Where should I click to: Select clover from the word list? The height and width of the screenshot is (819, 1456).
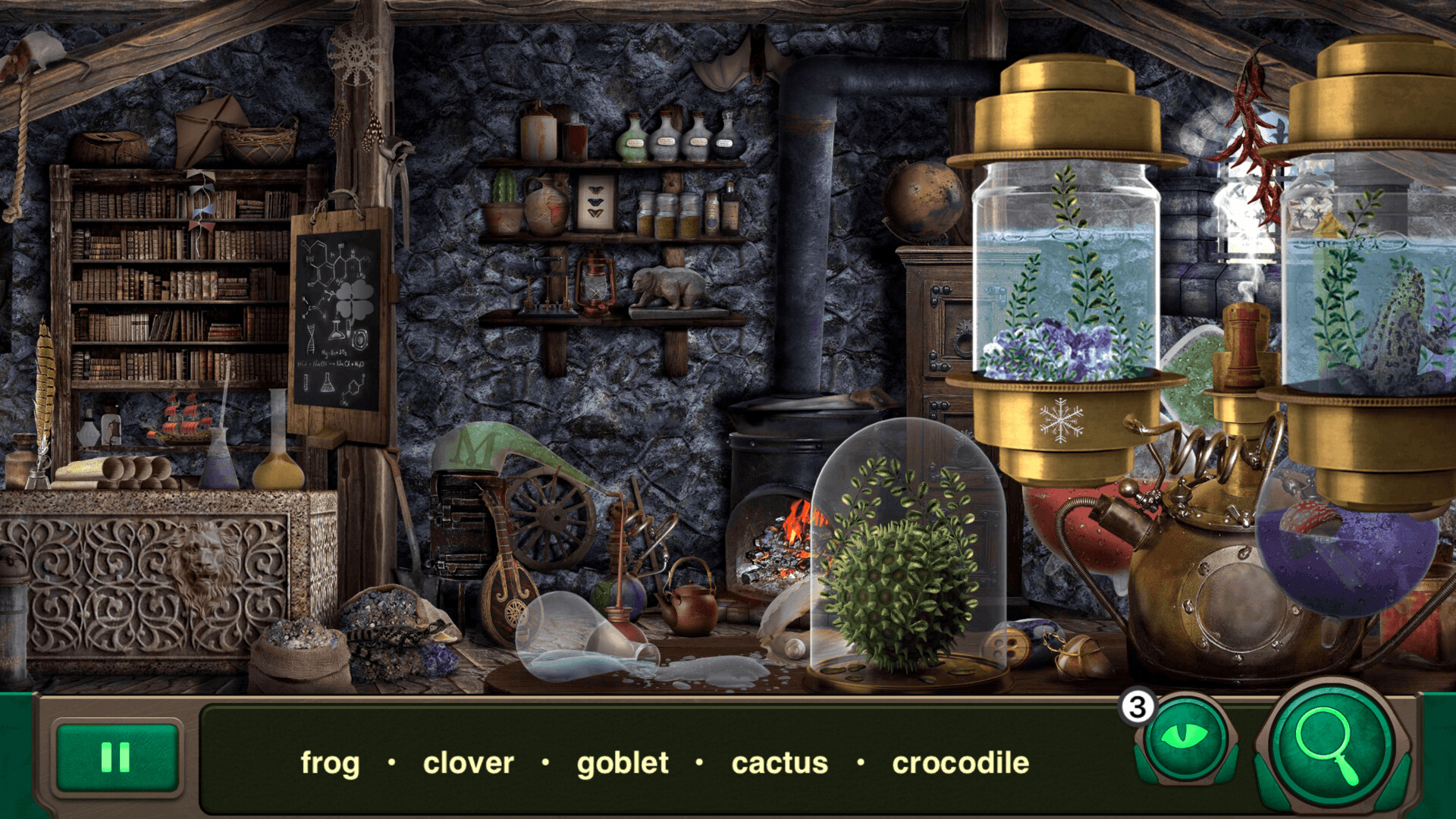(468, 764)
